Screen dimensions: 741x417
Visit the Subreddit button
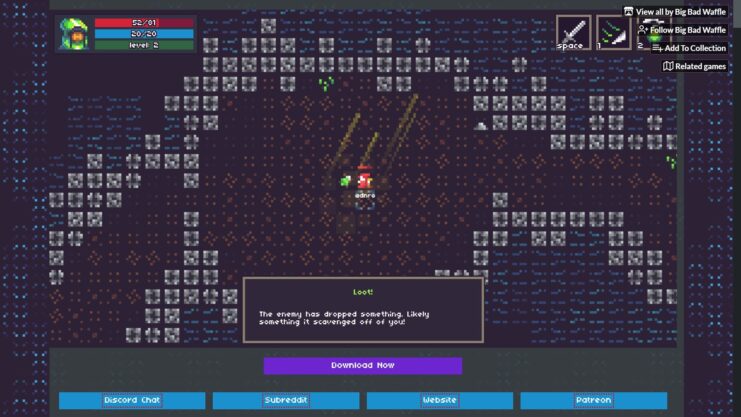click(286, 400)
